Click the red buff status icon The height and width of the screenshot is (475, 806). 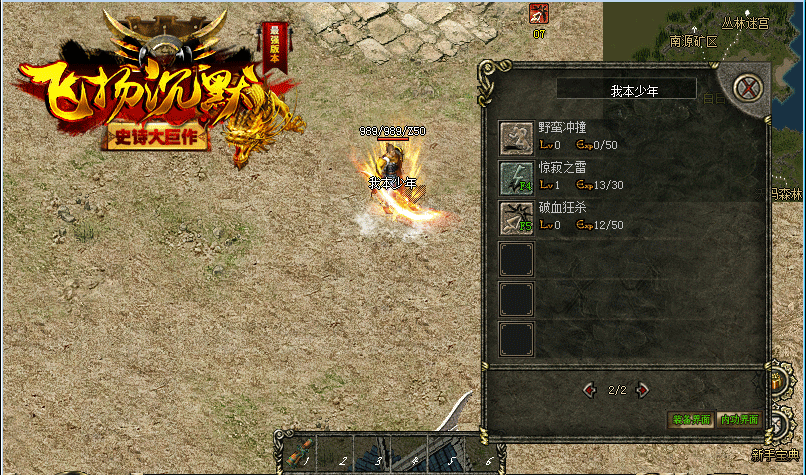539,14
